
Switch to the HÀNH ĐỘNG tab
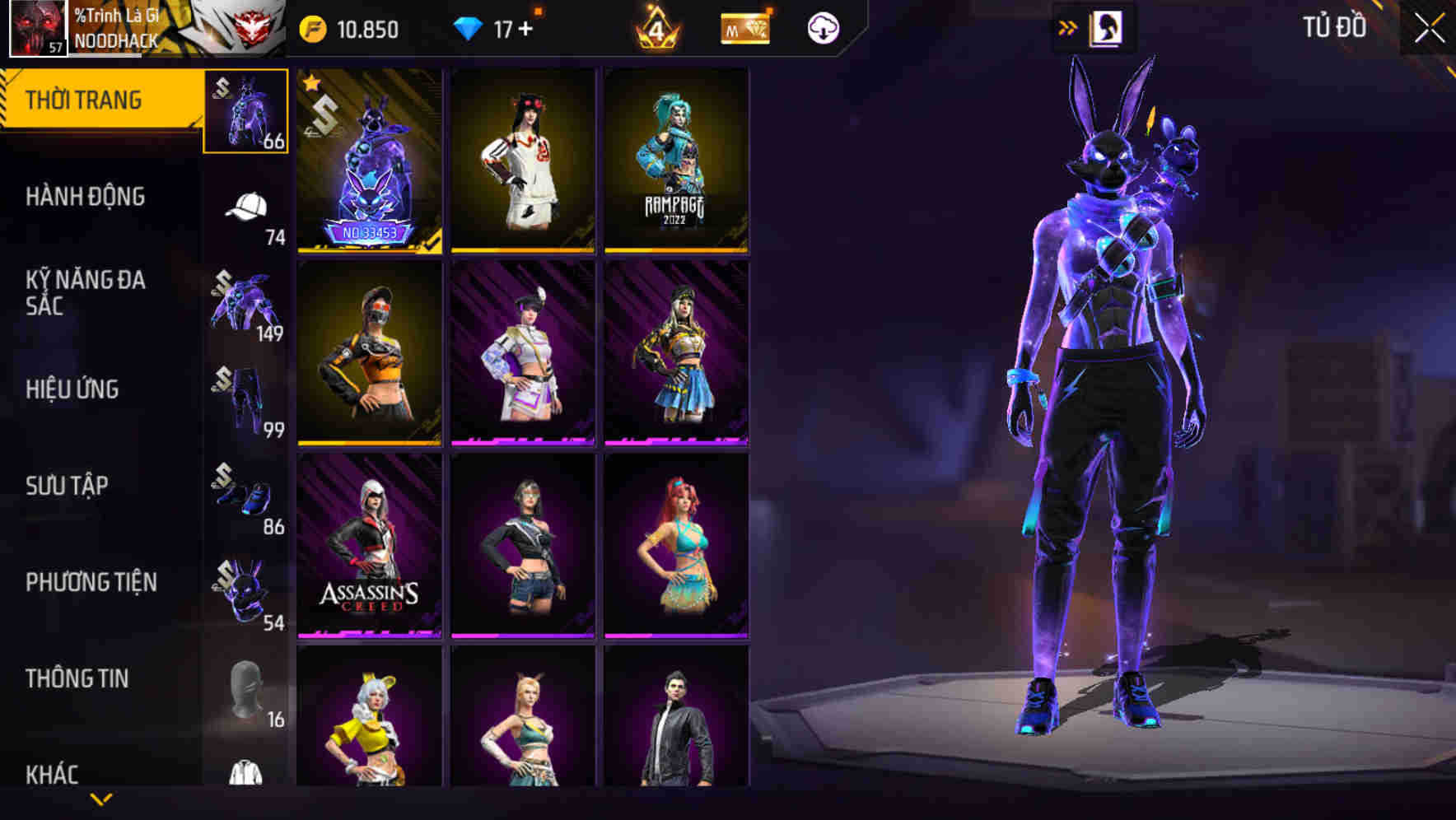(86, 198)
